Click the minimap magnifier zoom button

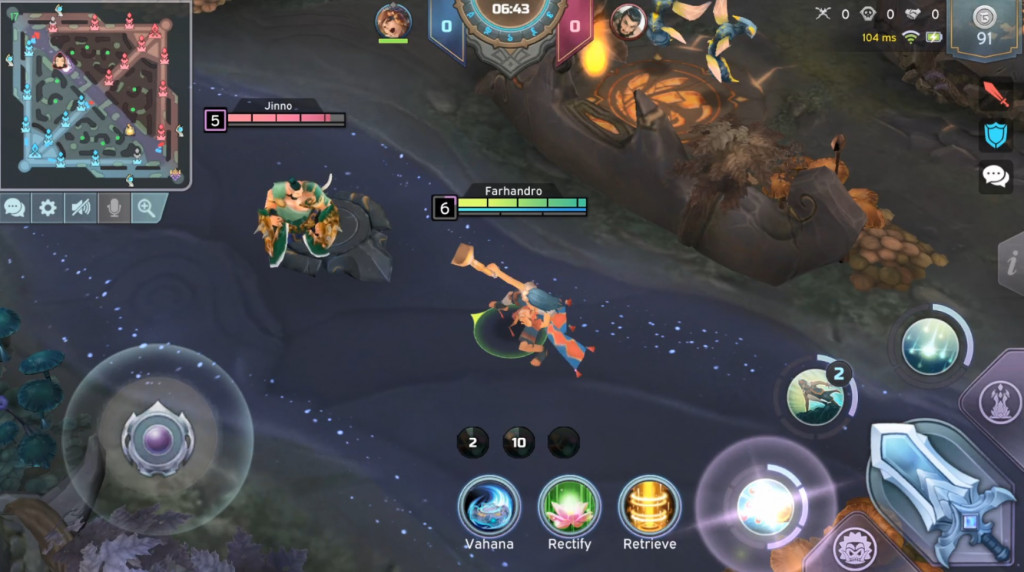[x=147, y=208]
